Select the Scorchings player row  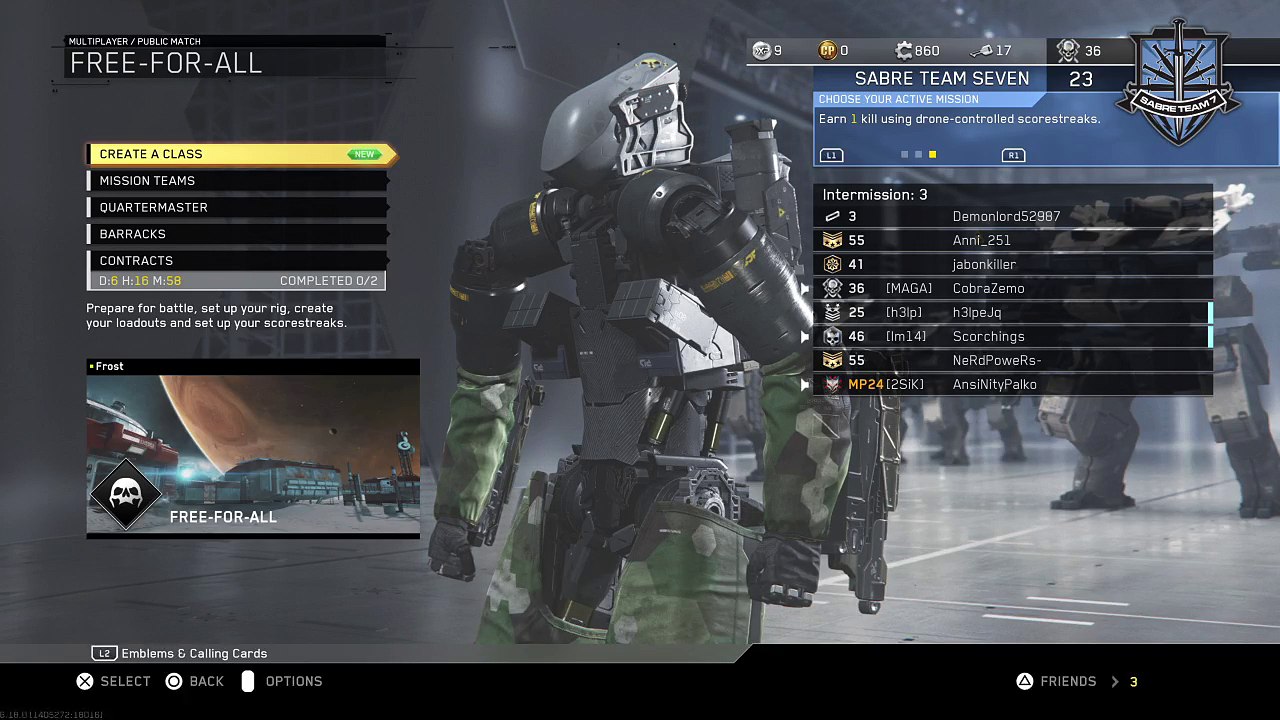(1012, 336)
